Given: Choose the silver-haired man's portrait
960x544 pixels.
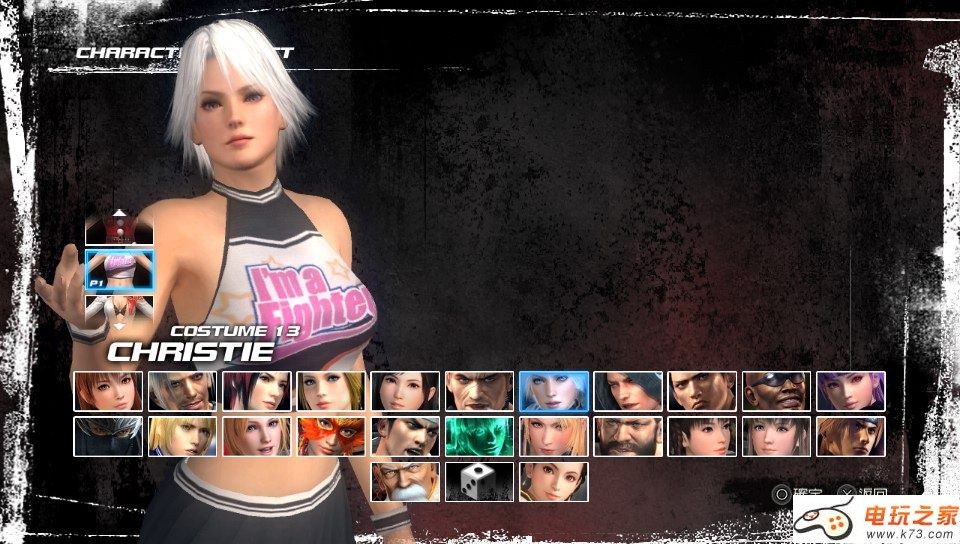Looking at the screenshot, I should click(x=182, y=391).
